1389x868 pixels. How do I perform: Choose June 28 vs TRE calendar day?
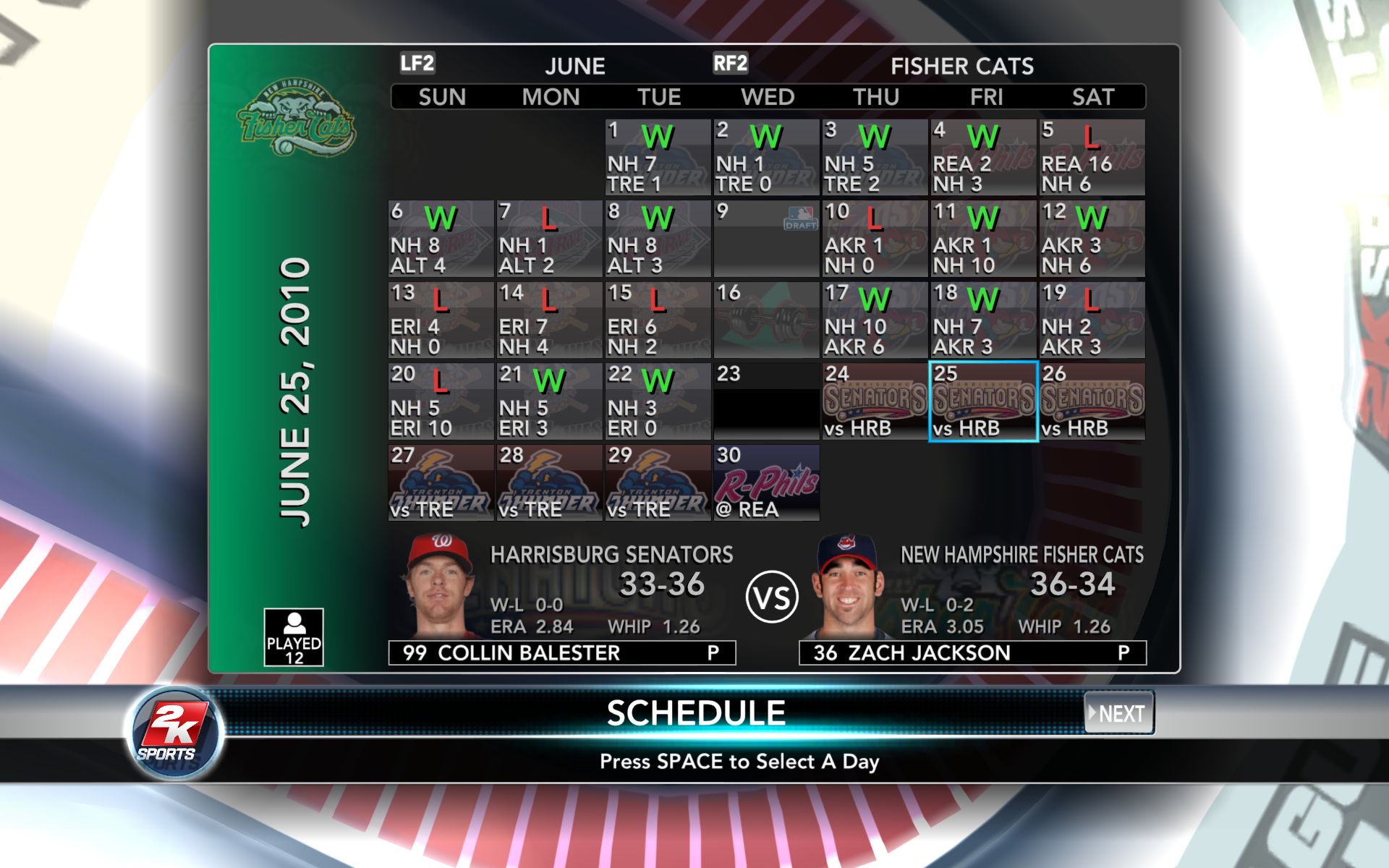click(549, 482)
